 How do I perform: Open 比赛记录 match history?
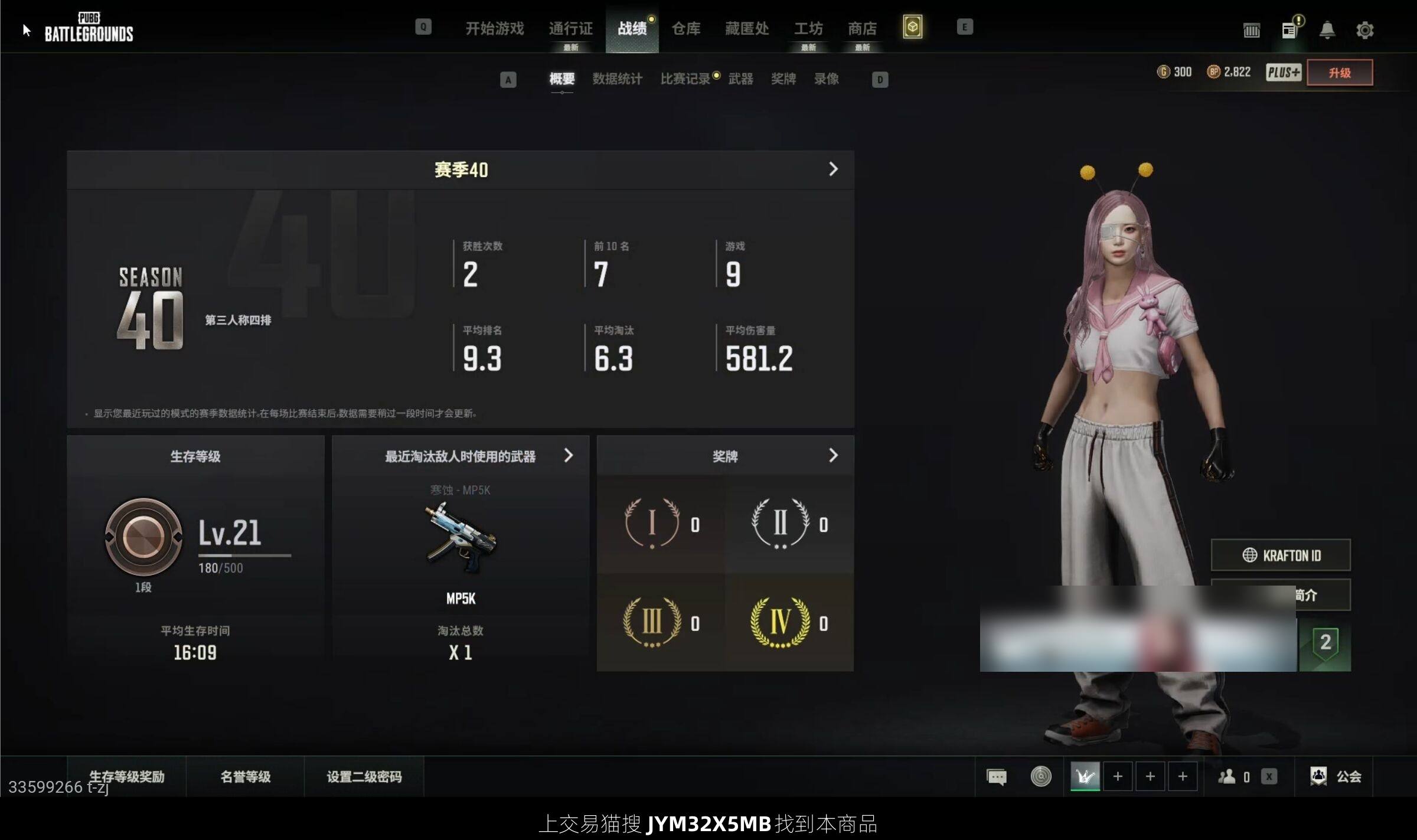tap(685, 79)
